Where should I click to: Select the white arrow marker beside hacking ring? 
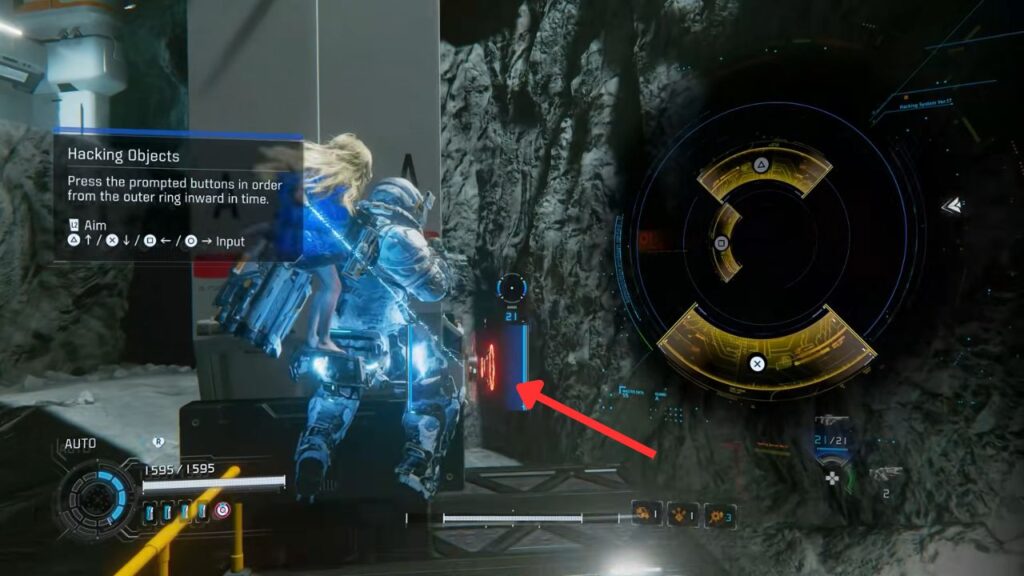pyautogui.click(x=953, y=206)
